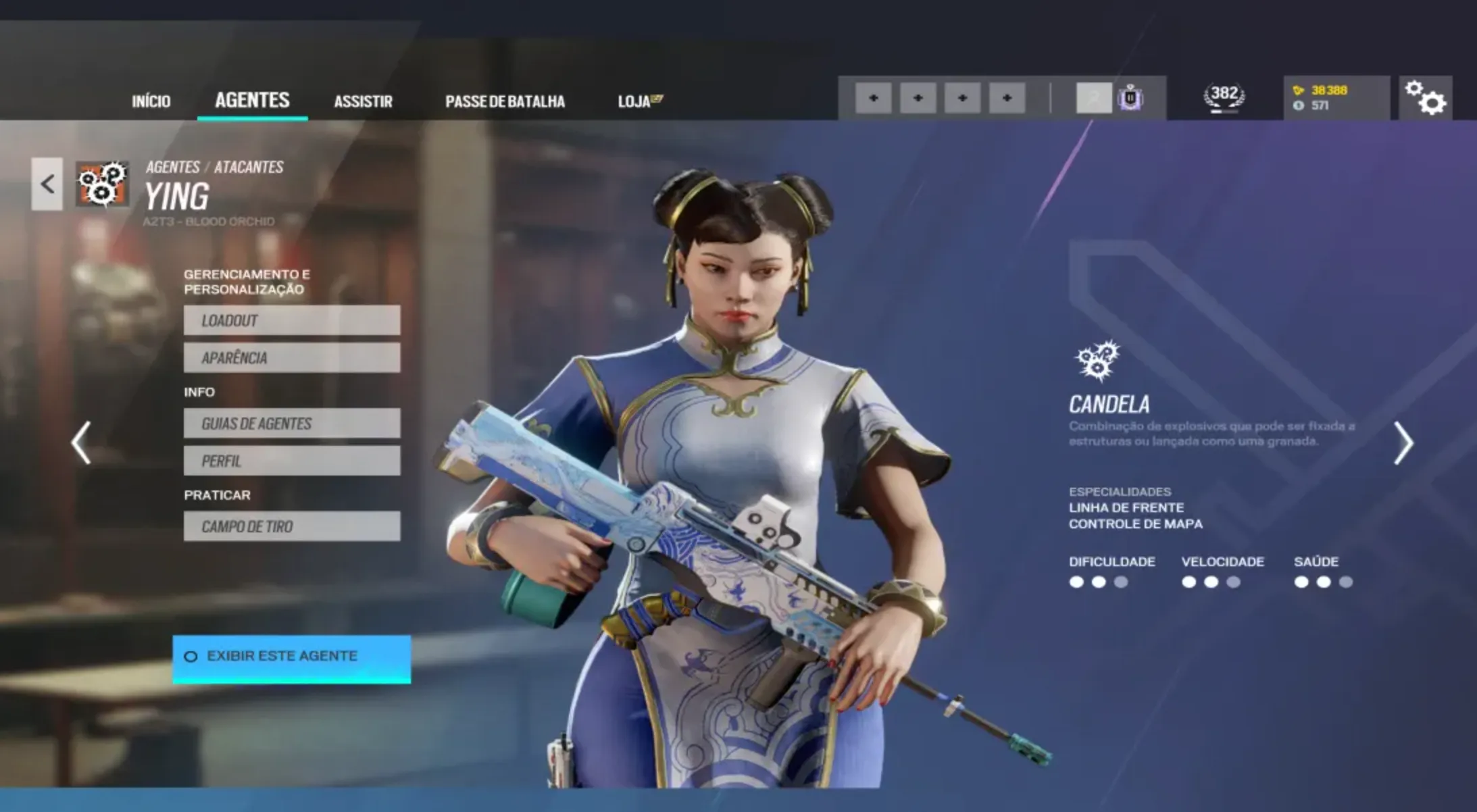Click the R6 Credits coin showing 571
Viewport: 1477px width, 812px height.
1299,106
